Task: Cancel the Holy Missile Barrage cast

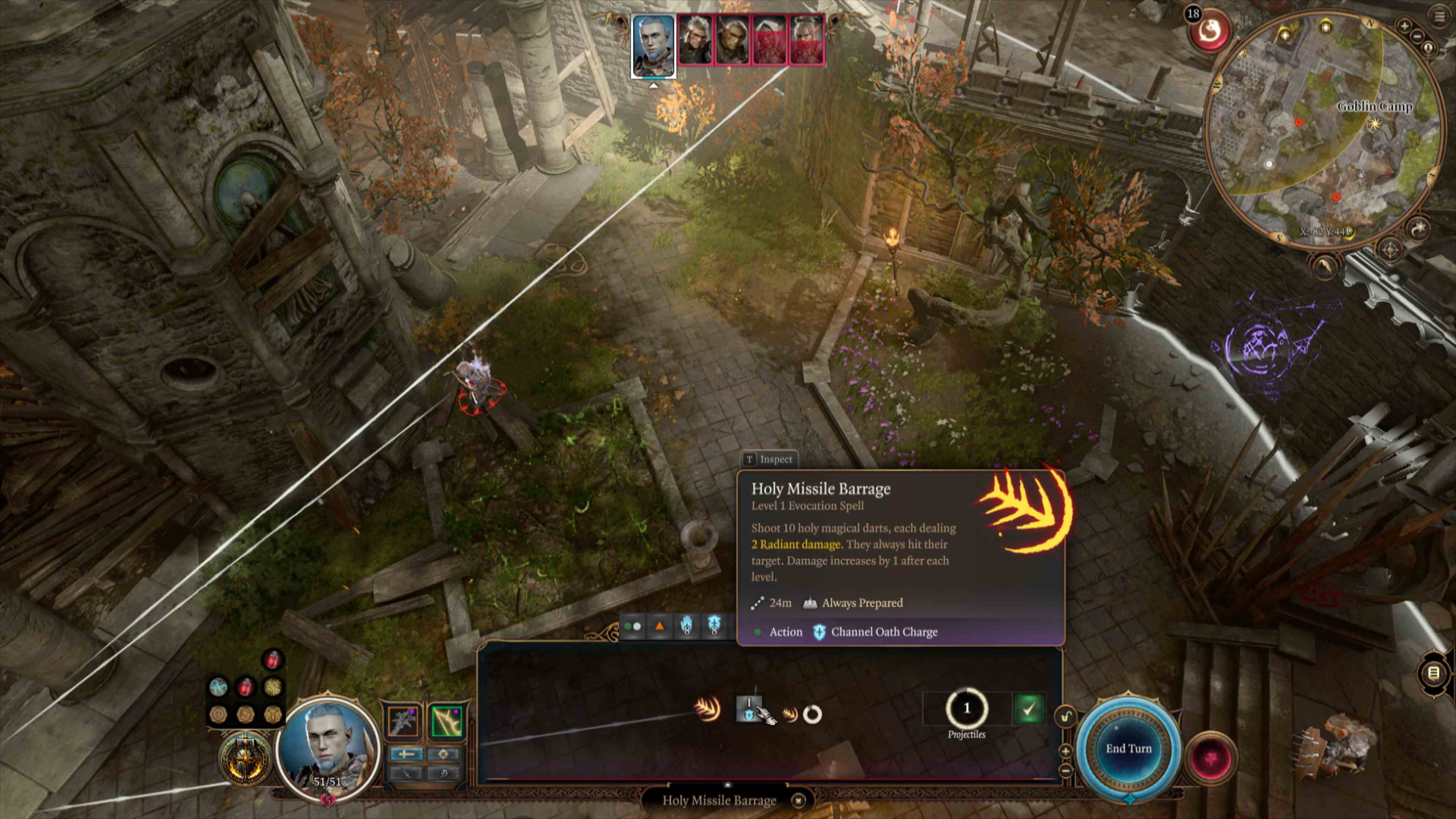Action: 798,800
